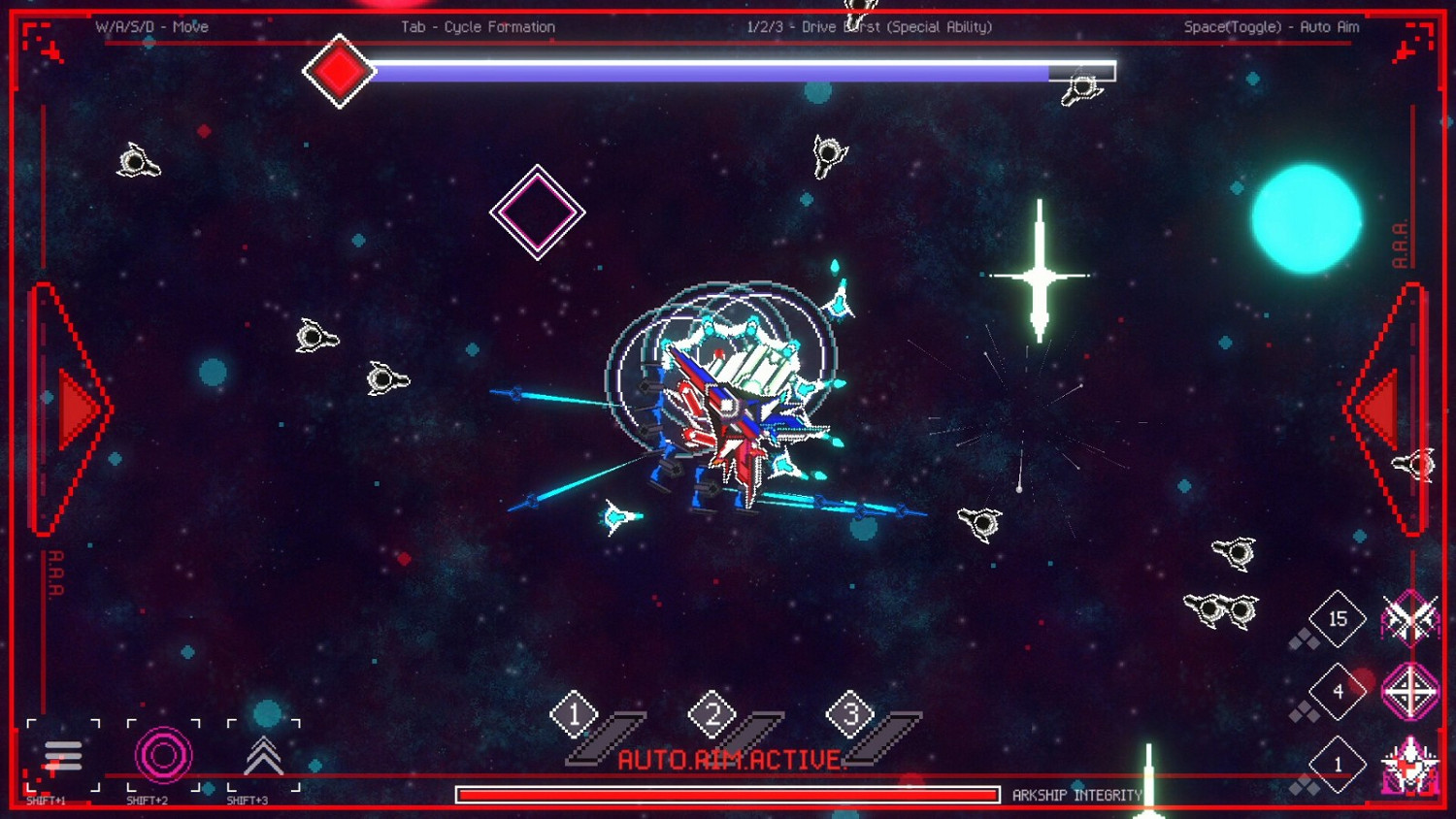Toggle the AUTO.AIM.ACTIVE indicator
This screenshot has width=1456, height=819.
click(733, 759)
